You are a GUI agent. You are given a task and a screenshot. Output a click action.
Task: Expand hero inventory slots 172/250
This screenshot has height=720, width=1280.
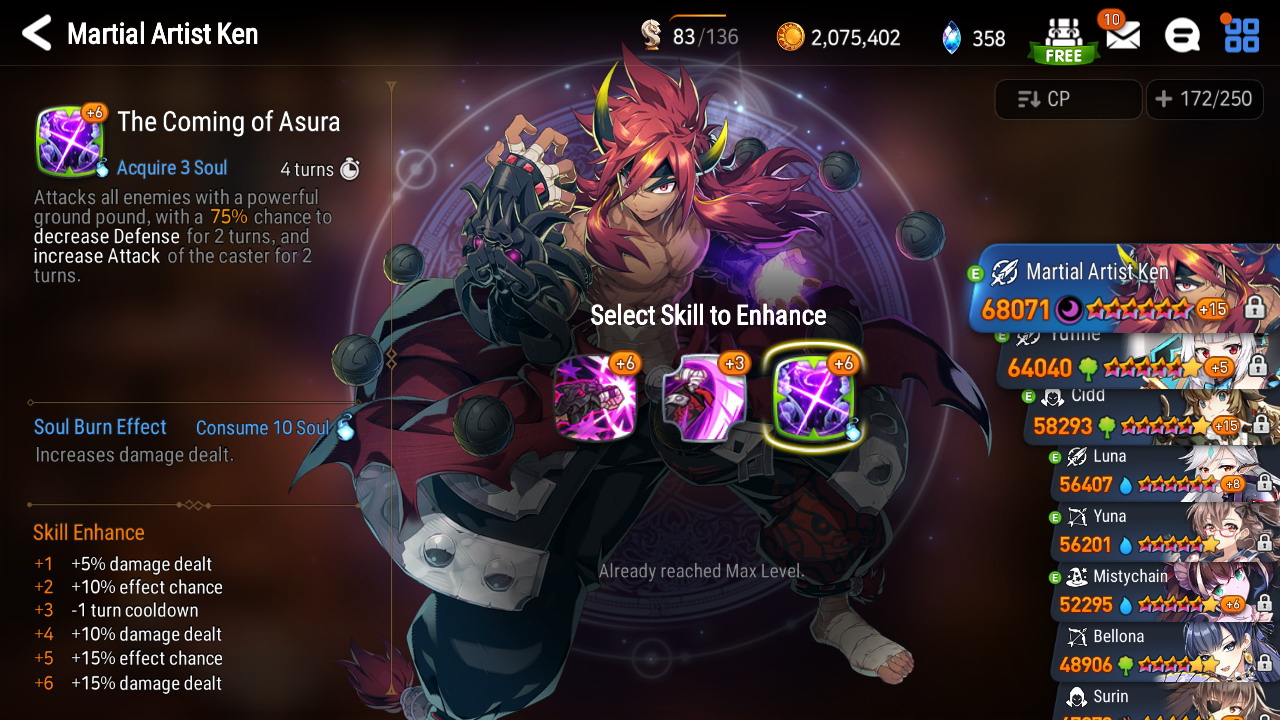pyautogui.click(x=1204, y=99)
